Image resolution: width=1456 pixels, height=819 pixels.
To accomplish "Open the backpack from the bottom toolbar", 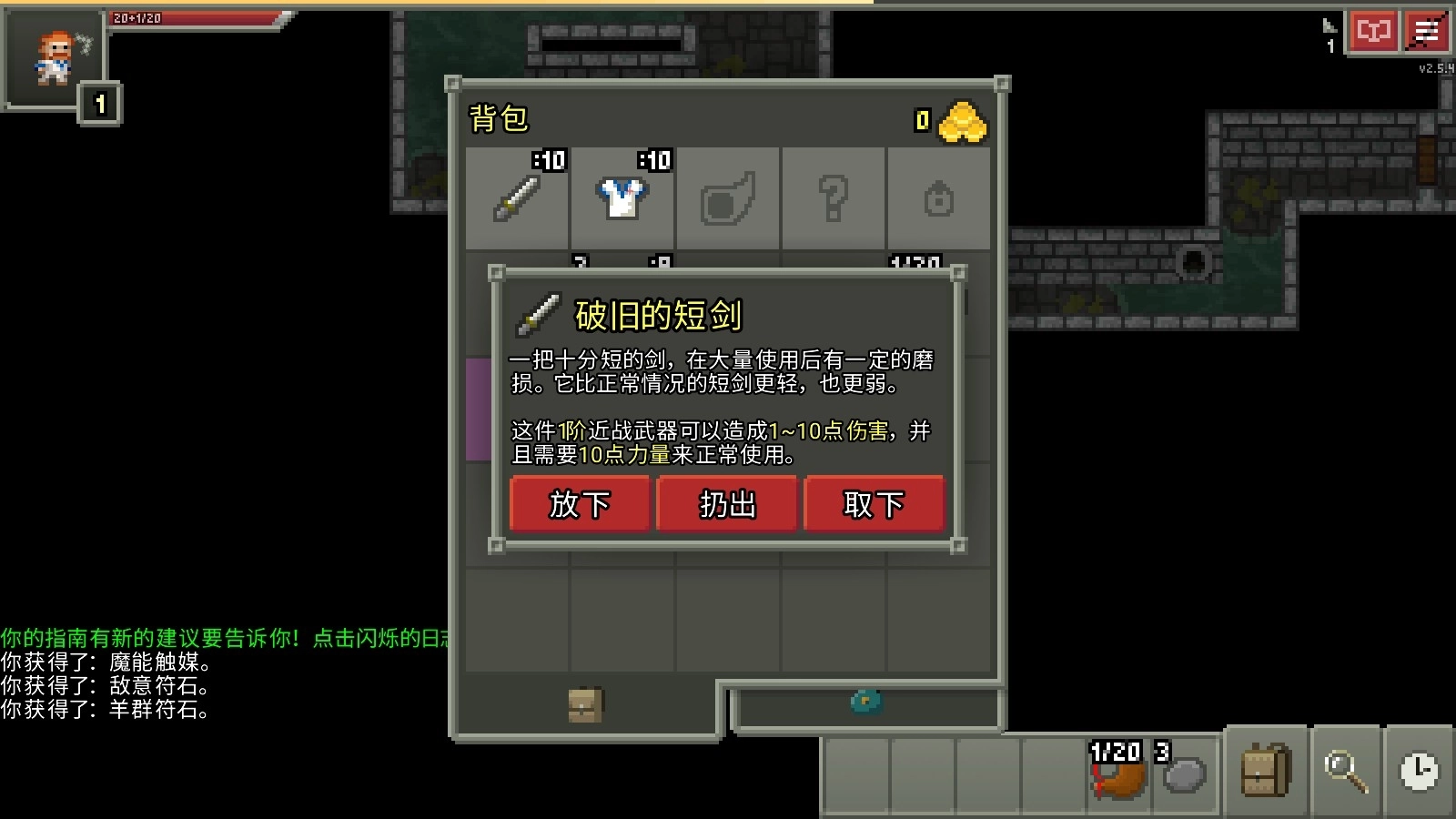I will click(x=1269, y=771).
